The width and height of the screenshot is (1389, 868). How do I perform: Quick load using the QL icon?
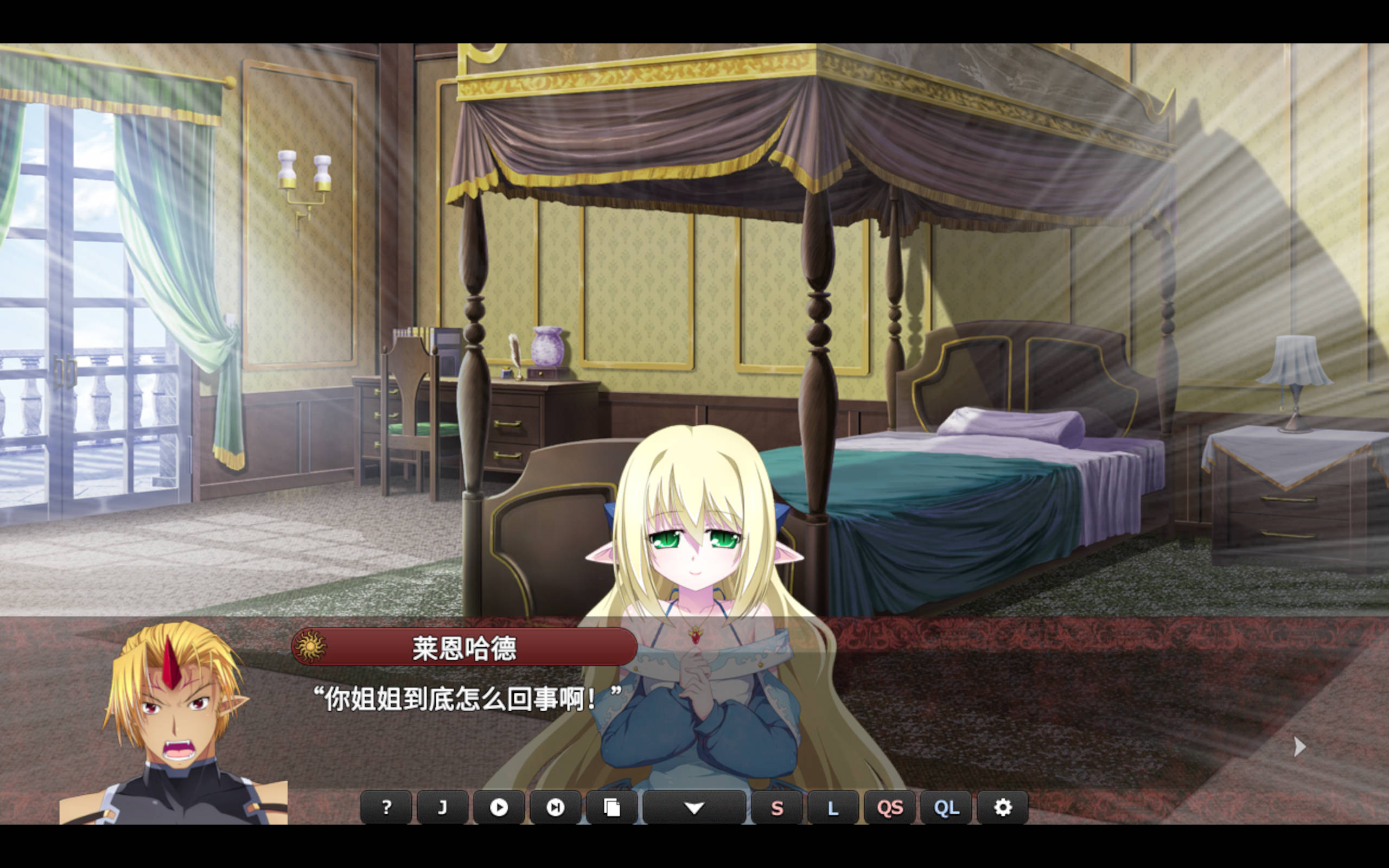point(946,808)
